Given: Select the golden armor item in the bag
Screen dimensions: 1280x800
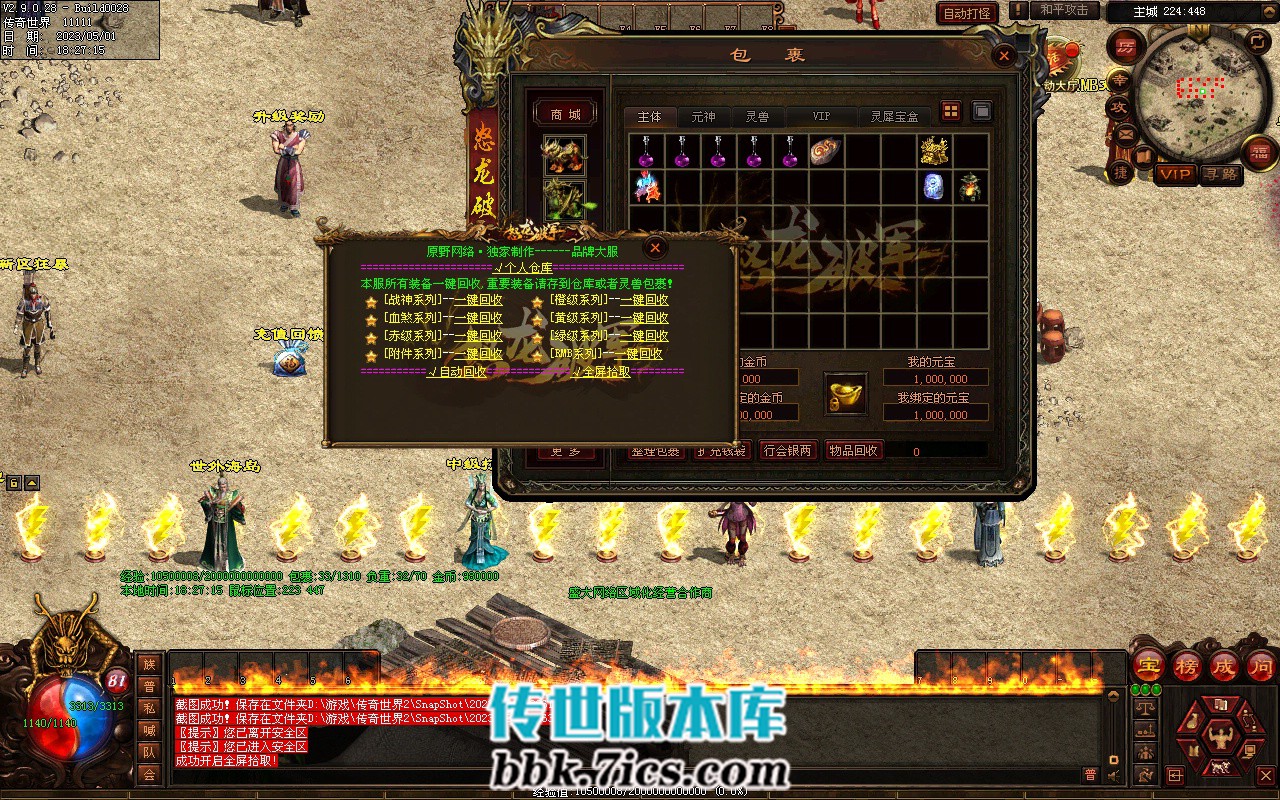Looking at the screenshot, I should [x=934, y=152].
